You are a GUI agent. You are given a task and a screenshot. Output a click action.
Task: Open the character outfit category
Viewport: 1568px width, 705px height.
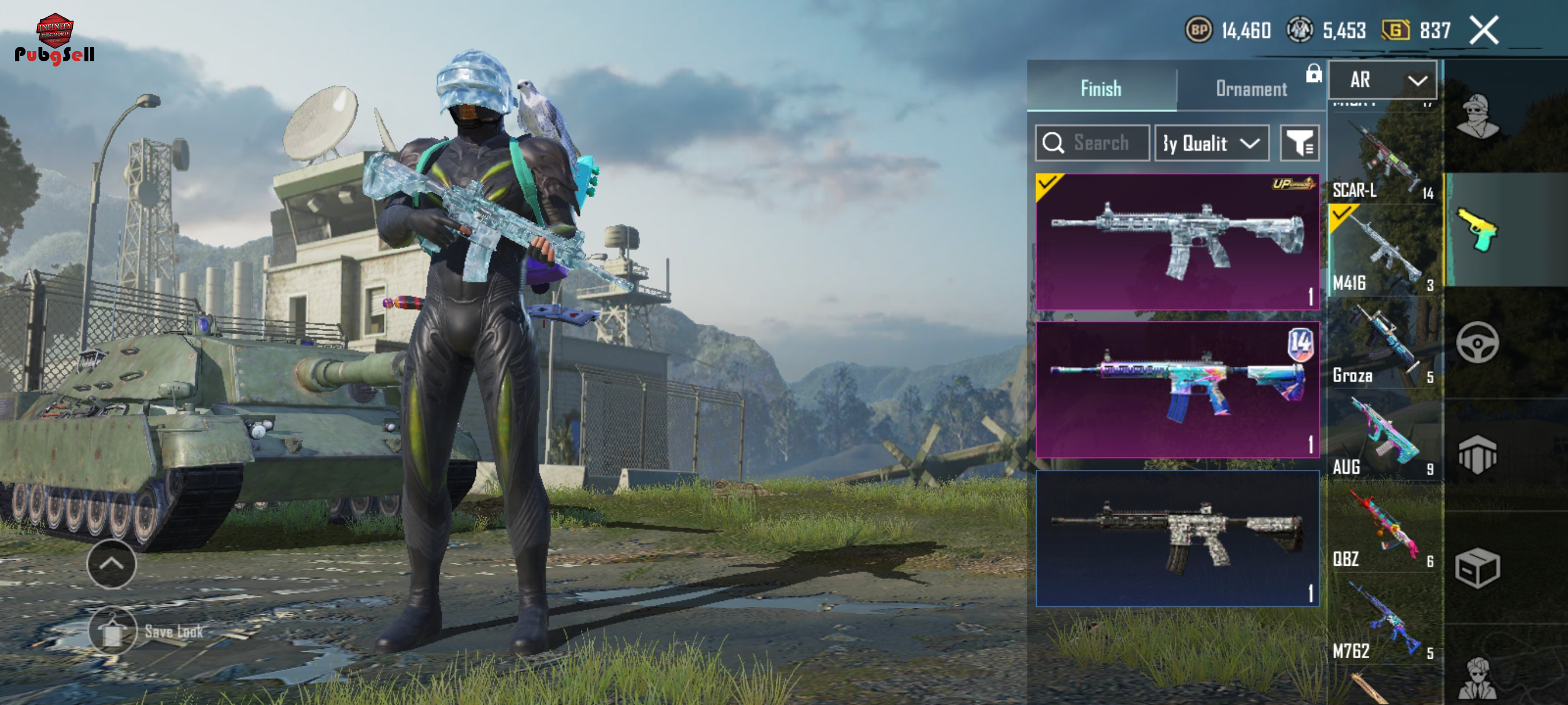point(1477,116)
